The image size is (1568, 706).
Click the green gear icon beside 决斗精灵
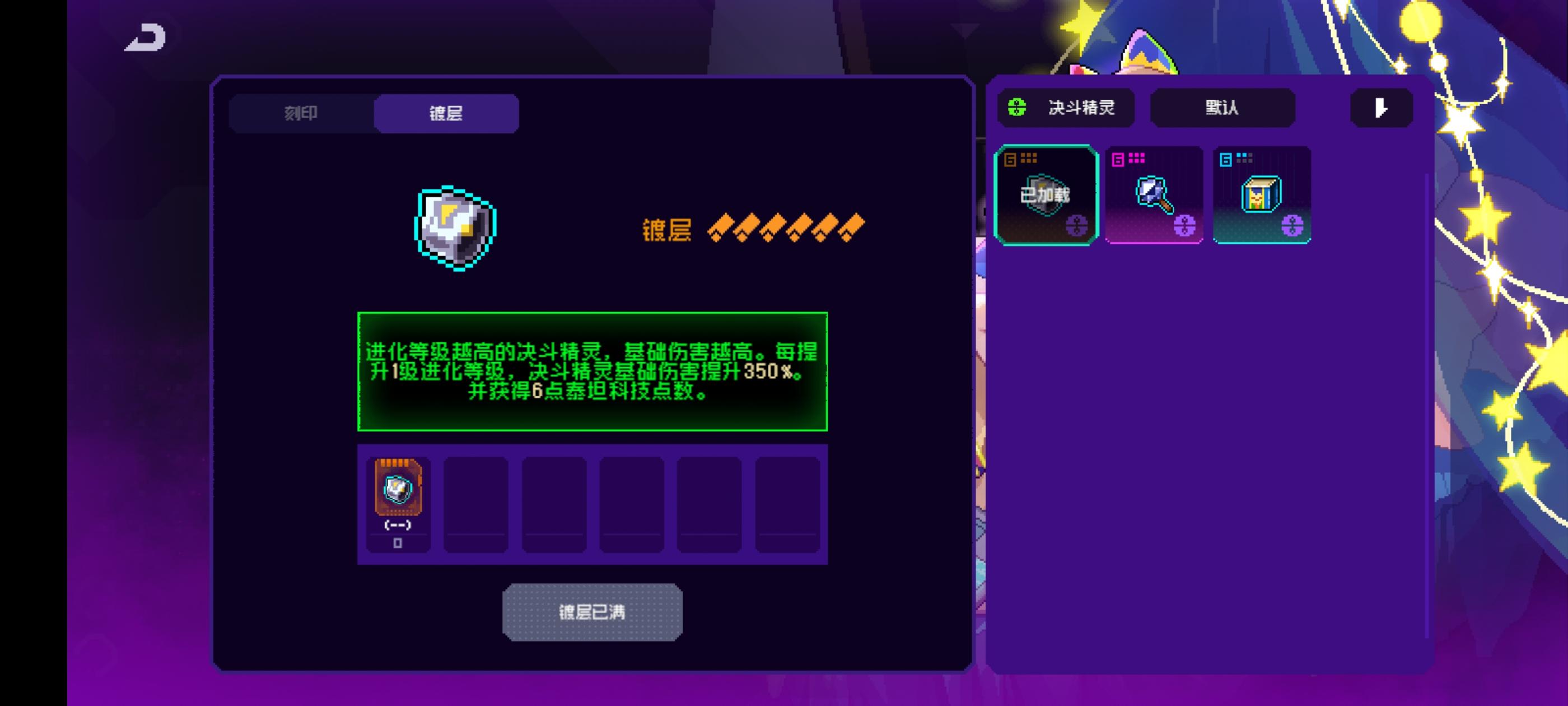tap(1018, 108)
